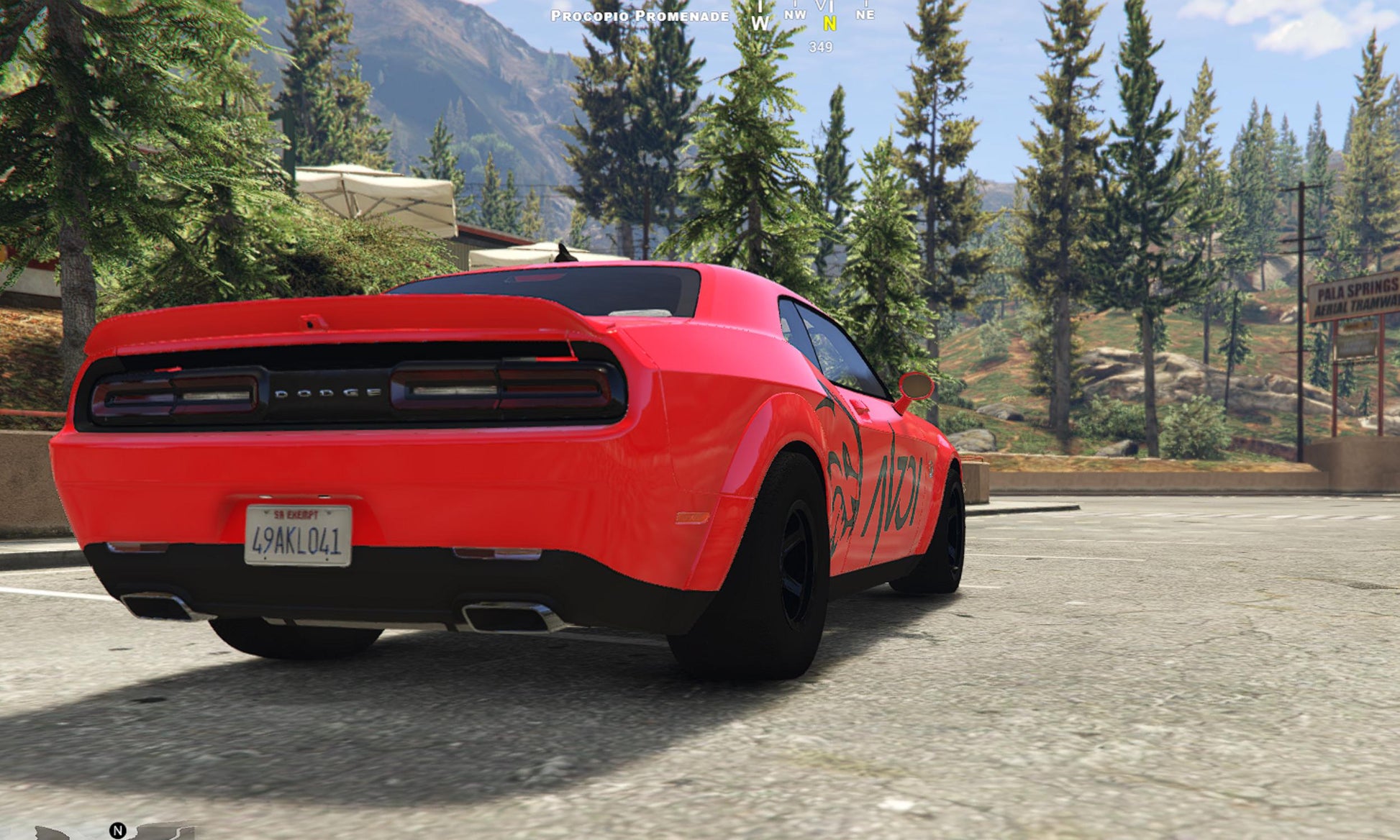Click the NE compass heading marker
The image size is (1400, 840).
(865, 14)
